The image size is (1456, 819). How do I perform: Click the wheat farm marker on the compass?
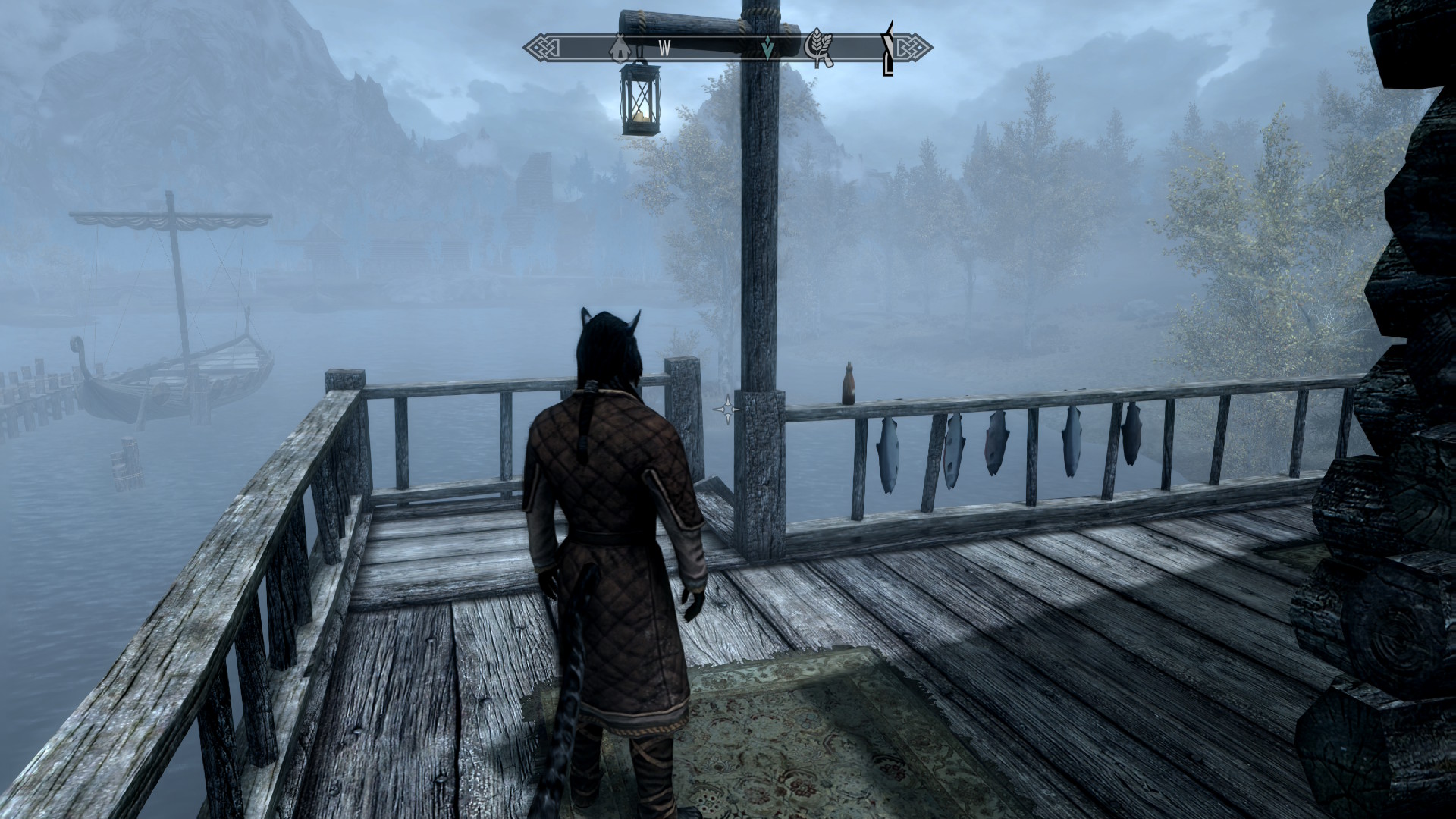(817, 49)
